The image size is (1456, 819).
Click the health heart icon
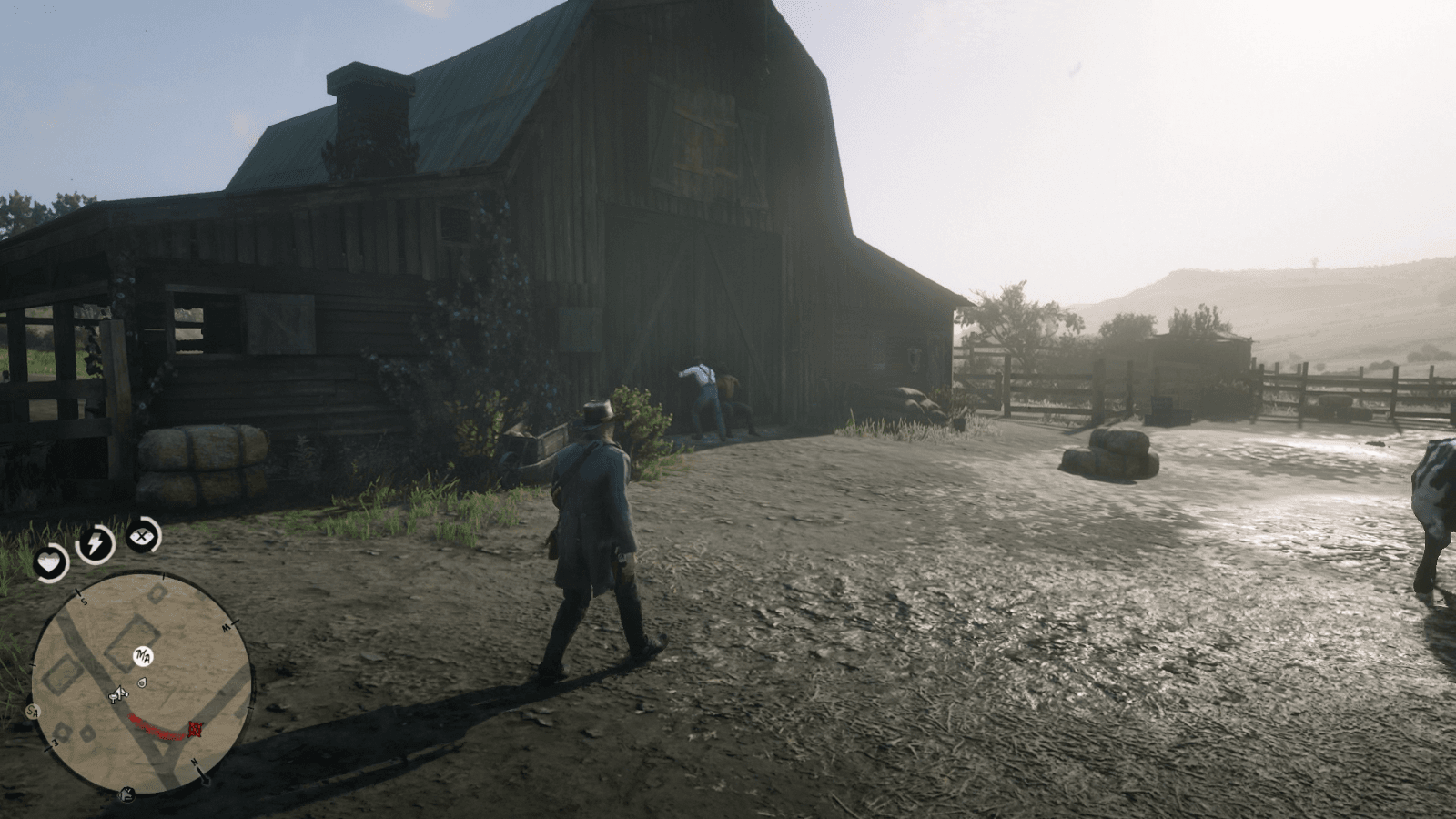(x=49, y=563)
